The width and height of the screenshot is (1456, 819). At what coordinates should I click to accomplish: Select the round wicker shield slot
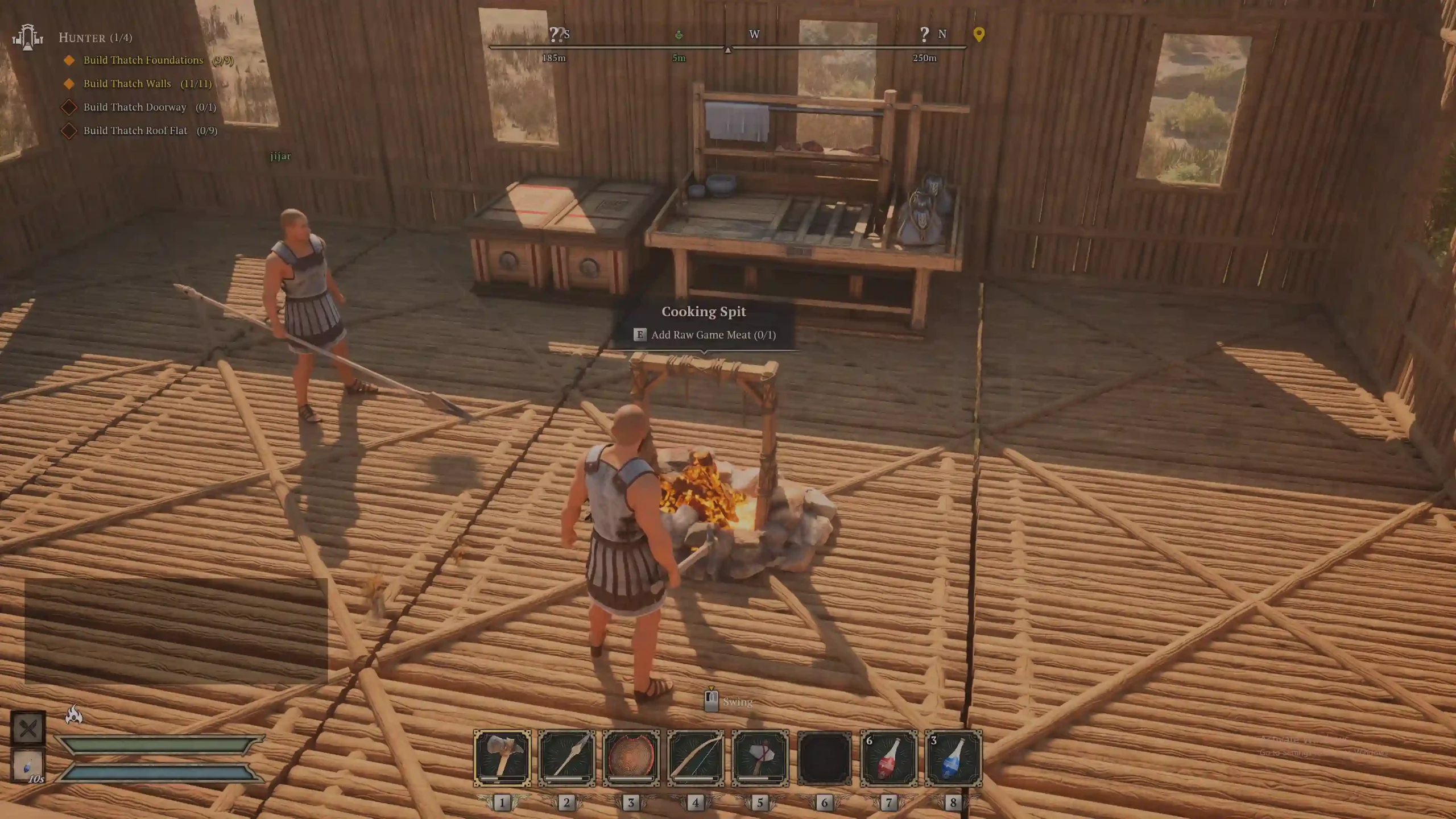(x=631, y=758)
